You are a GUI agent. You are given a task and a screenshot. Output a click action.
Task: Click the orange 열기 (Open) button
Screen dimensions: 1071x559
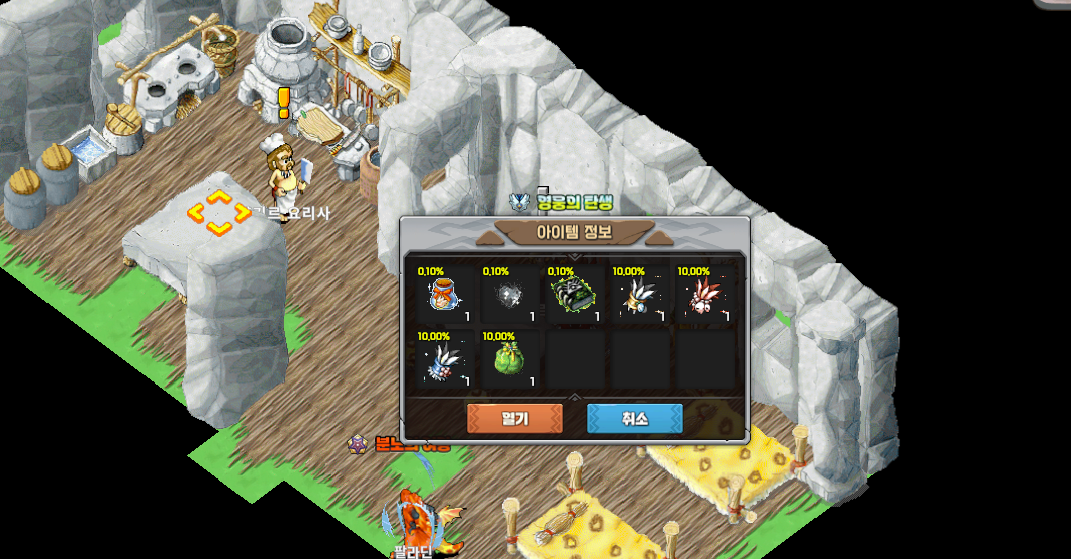pos(514,418)
